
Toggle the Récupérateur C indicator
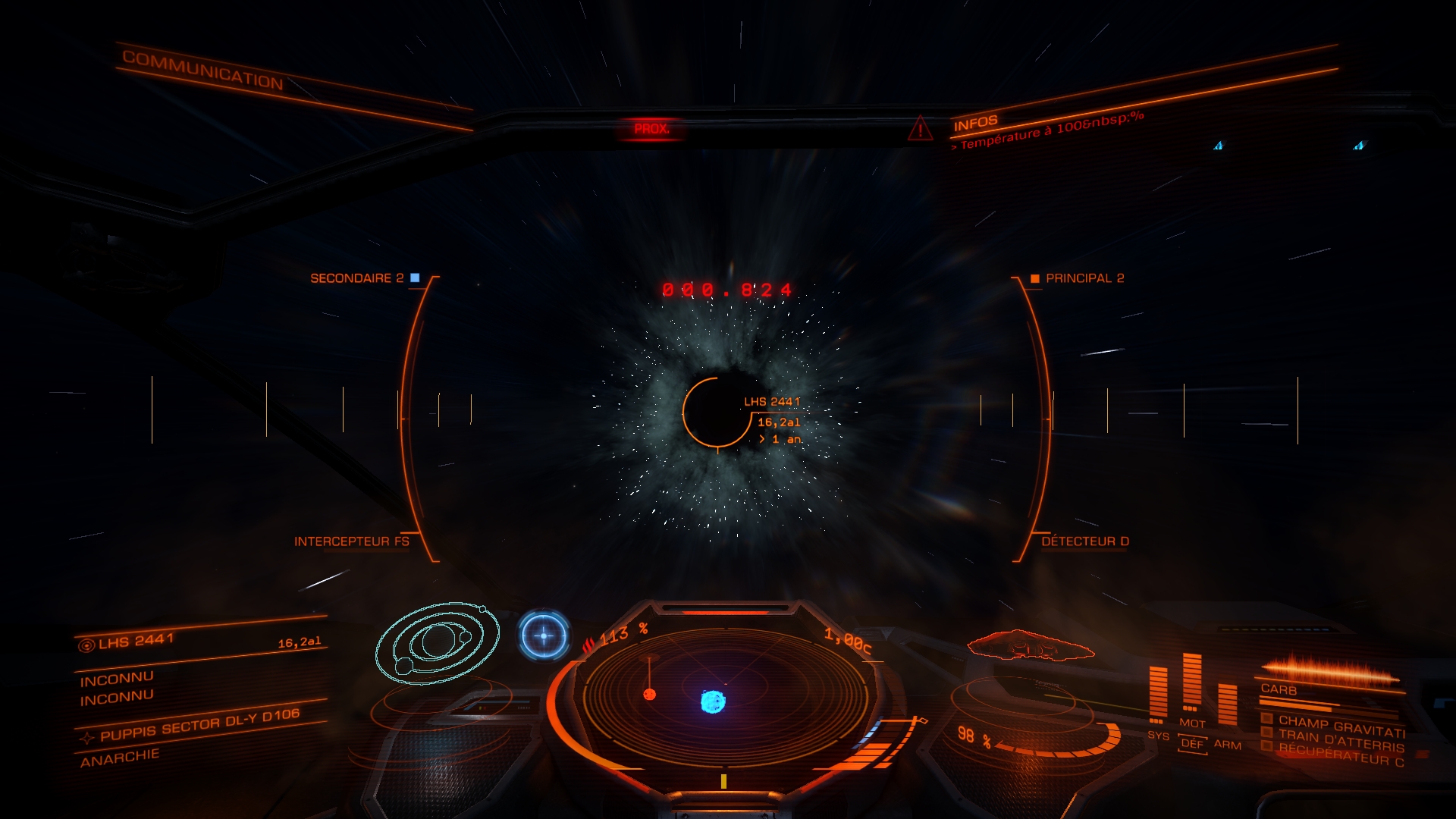pos(1266,746)
